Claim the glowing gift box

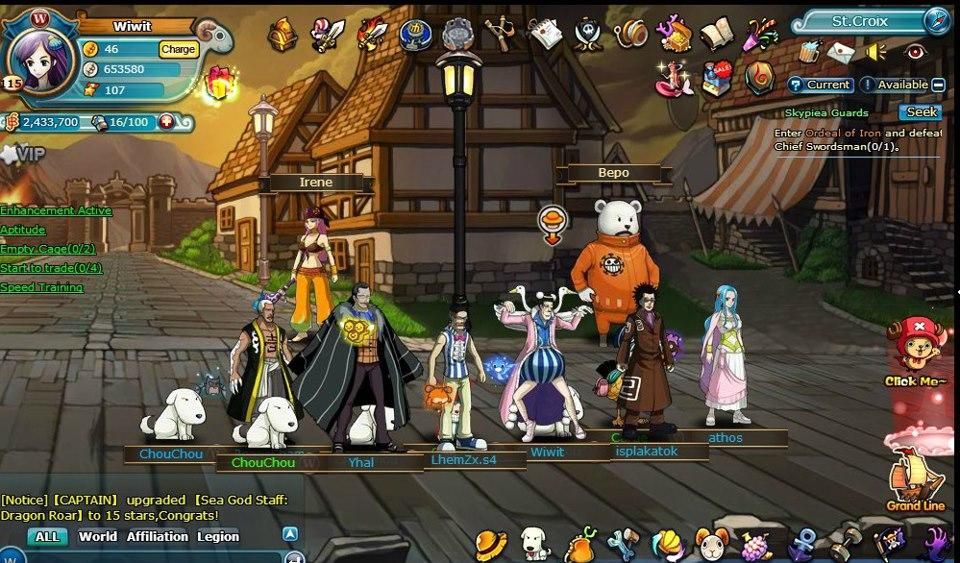coord(219,84)
